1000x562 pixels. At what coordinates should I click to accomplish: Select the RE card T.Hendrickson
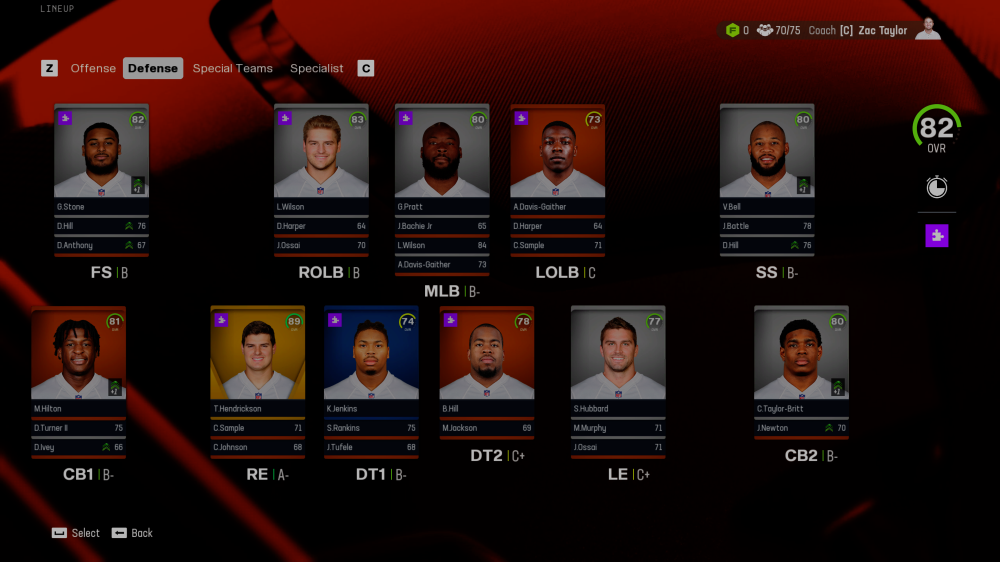257,358
